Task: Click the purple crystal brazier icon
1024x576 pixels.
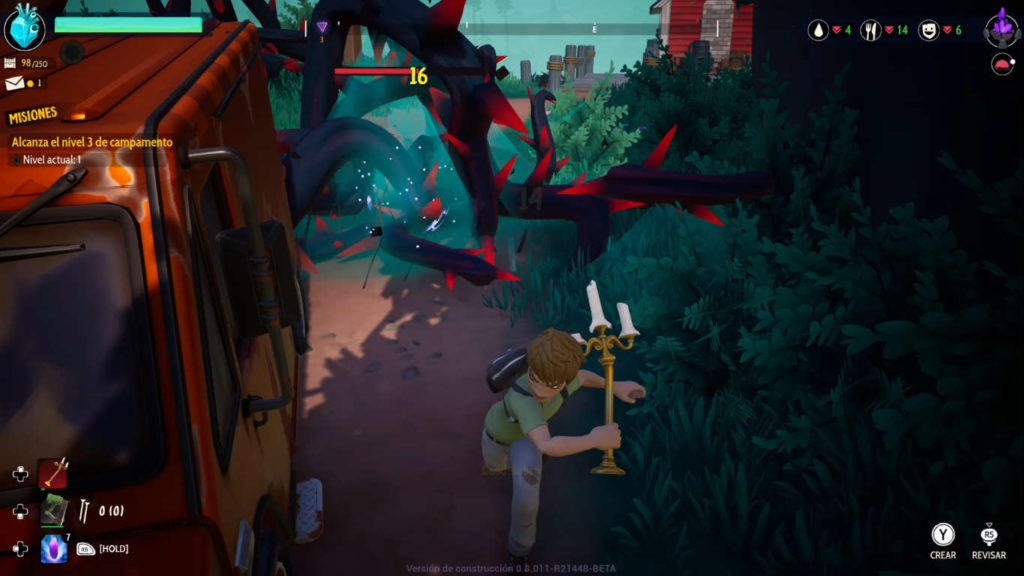Action: (1001, 26)
